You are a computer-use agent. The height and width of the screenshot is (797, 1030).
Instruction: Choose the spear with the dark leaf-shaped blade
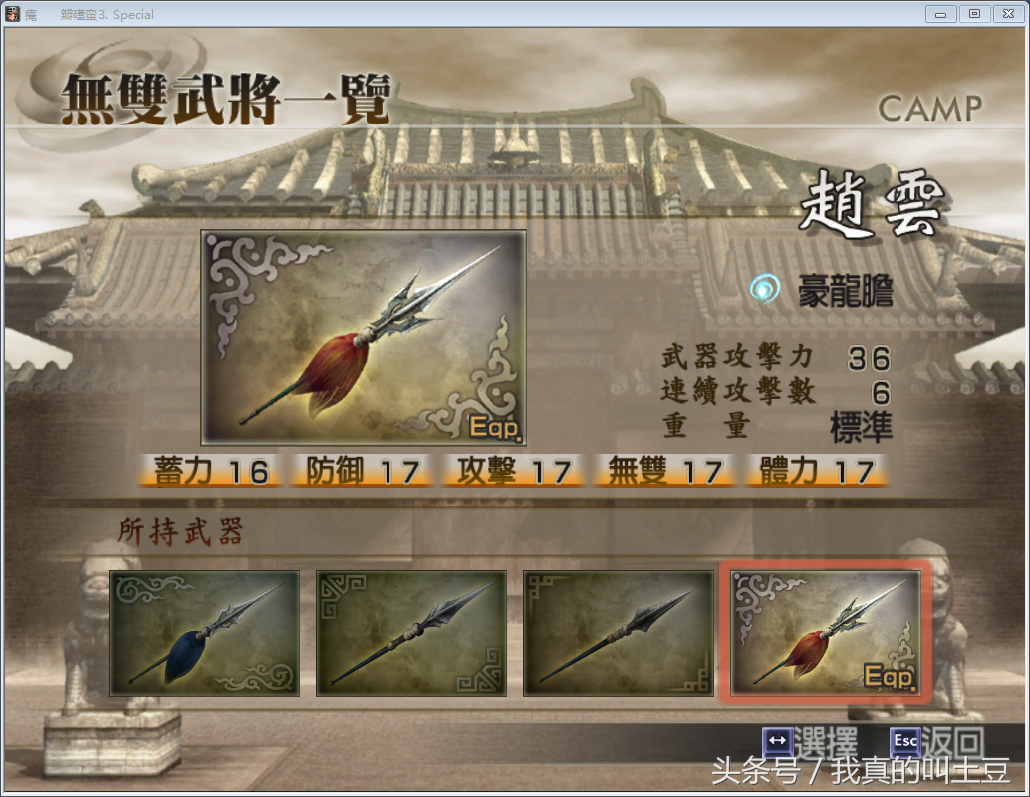click(x=411, y=633)
